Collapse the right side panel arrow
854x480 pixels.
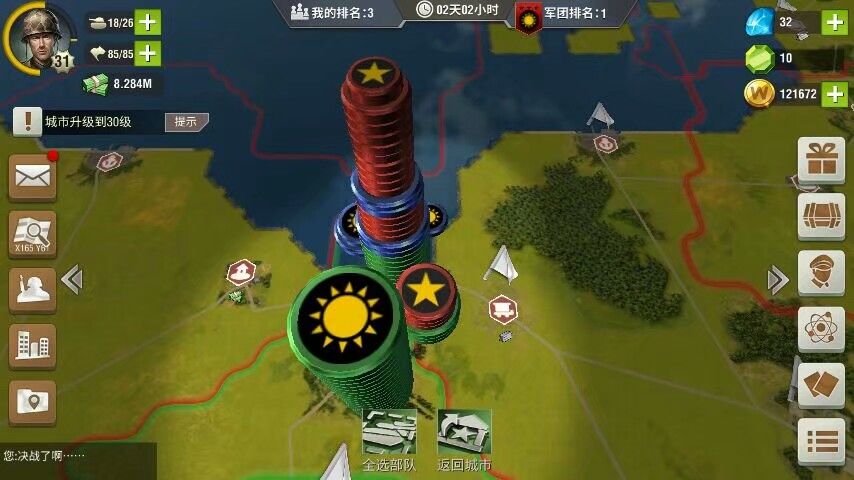point(777,279)
